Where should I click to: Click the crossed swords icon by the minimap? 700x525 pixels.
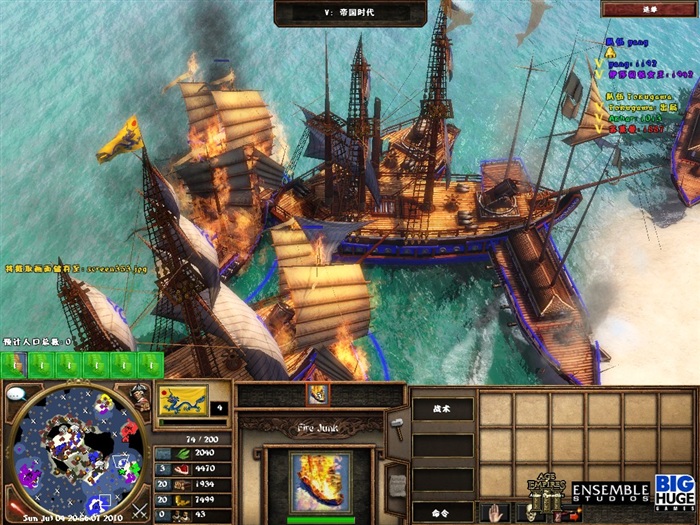139,509
